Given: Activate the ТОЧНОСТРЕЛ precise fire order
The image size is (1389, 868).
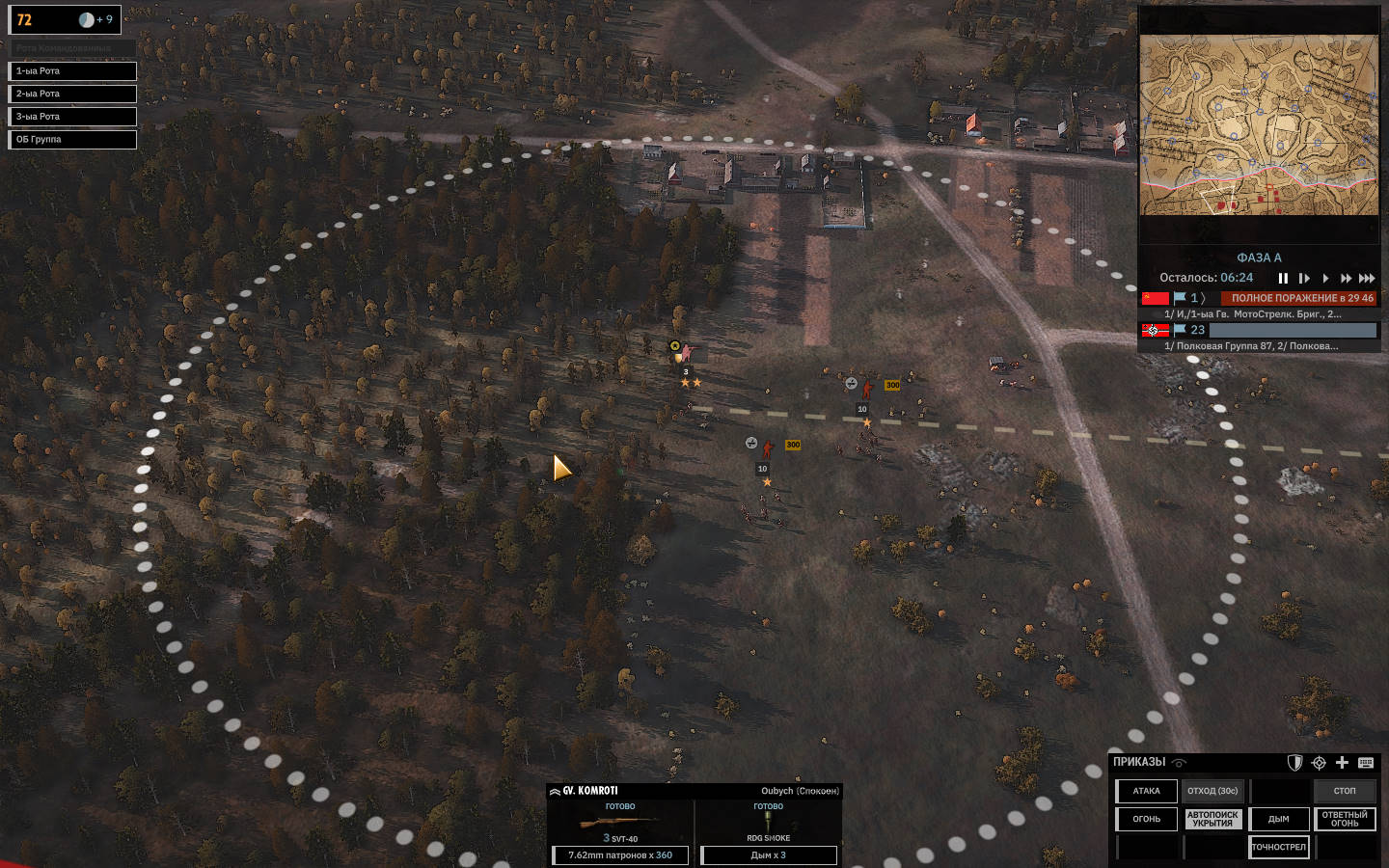Looking at the screenshot, I should coord(1279,847).
